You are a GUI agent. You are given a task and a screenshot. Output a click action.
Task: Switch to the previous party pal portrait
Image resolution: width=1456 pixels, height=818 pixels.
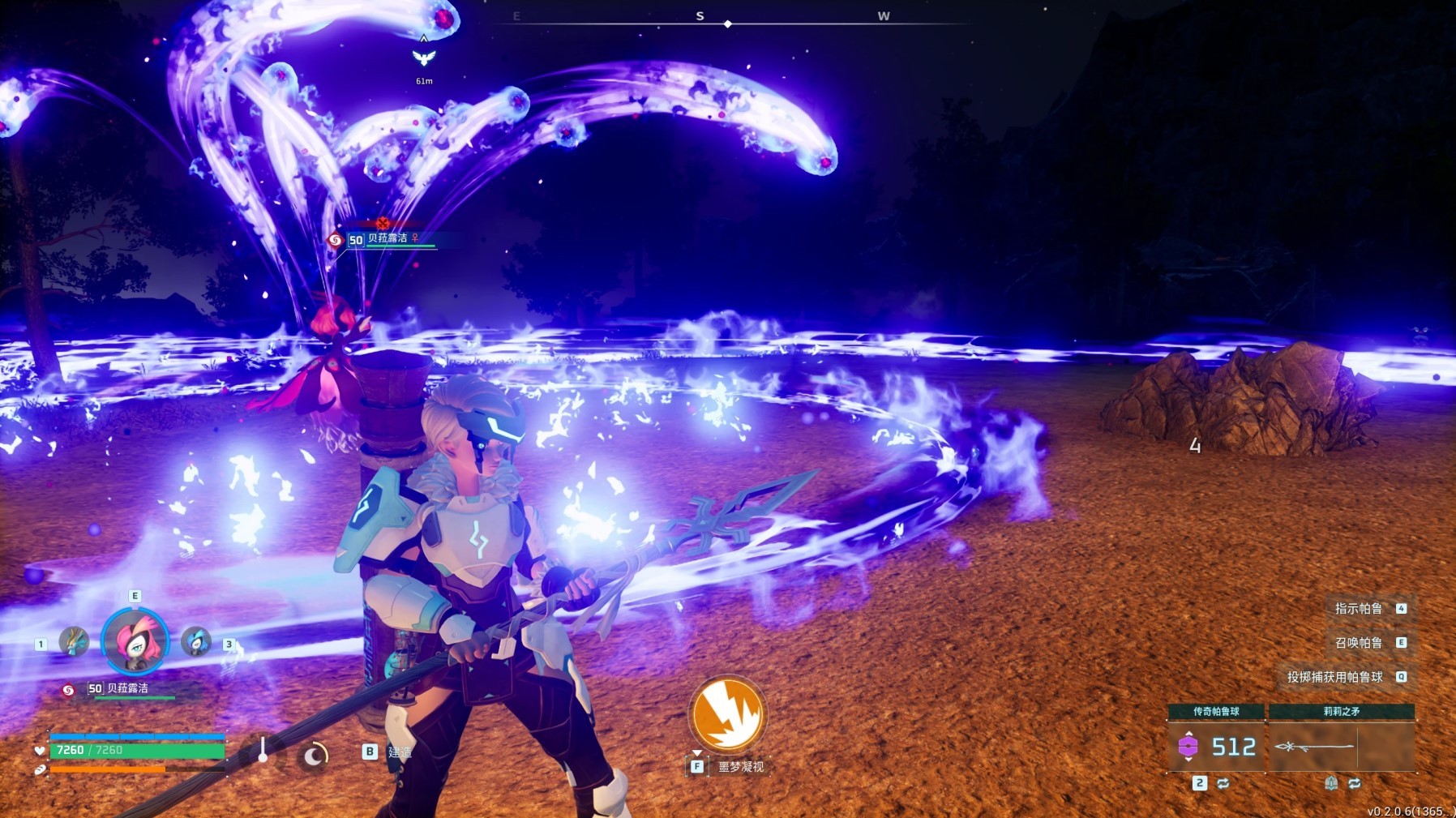pyautogui.click(x=74, y=642)
